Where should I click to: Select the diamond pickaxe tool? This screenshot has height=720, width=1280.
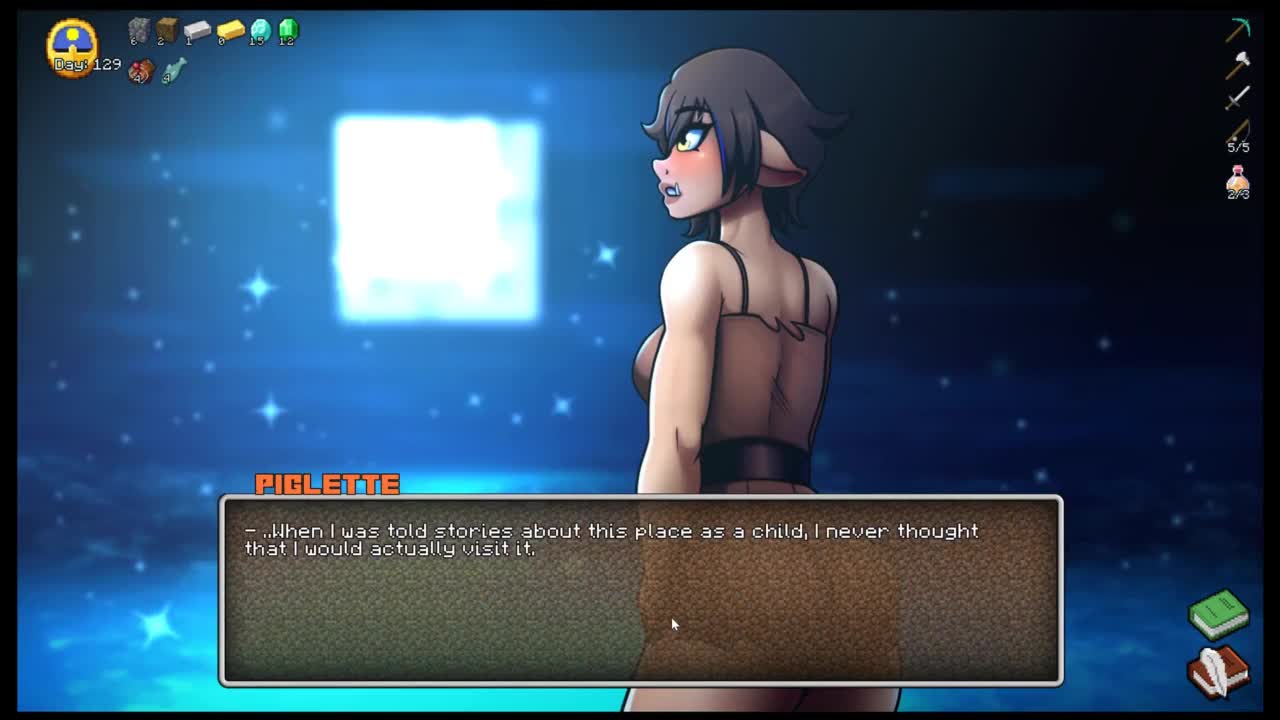[1238, 30]
